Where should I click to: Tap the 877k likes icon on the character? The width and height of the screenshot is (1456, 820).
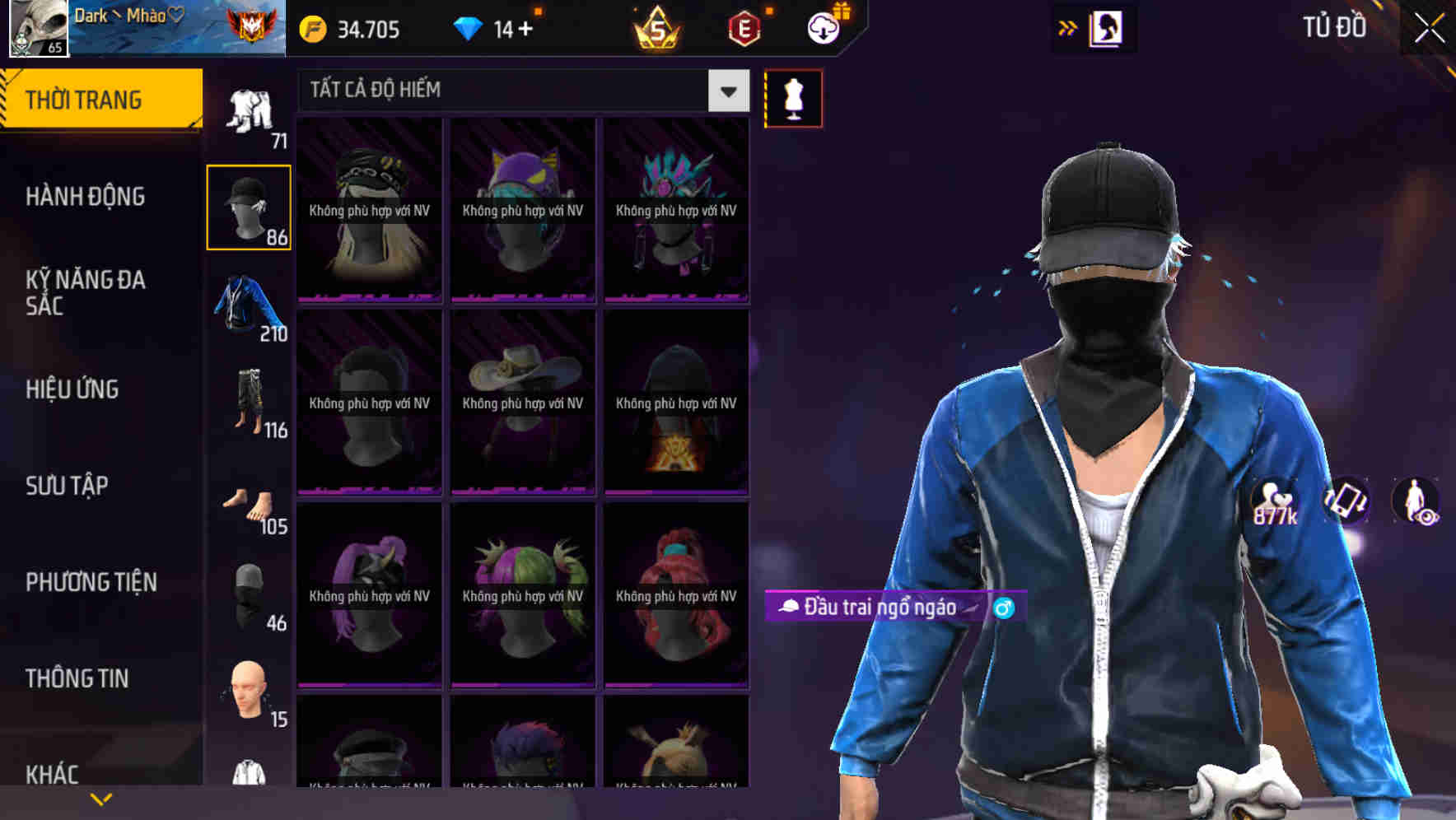pyautogui.click(x=1270, y=501)
